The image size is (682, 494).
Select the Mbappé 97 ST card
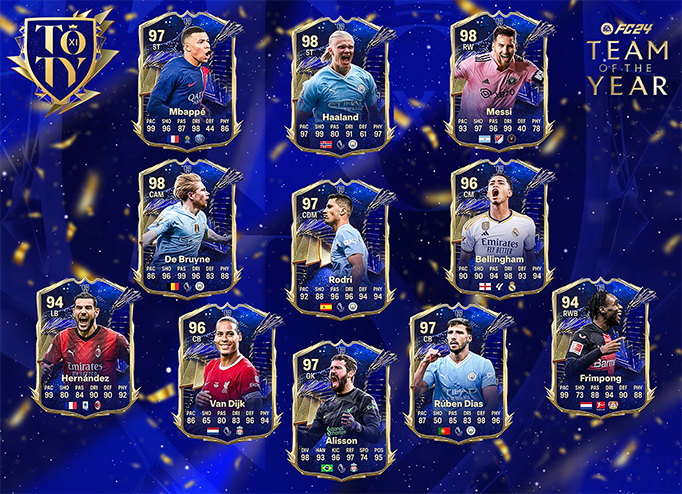pos(188,80)
